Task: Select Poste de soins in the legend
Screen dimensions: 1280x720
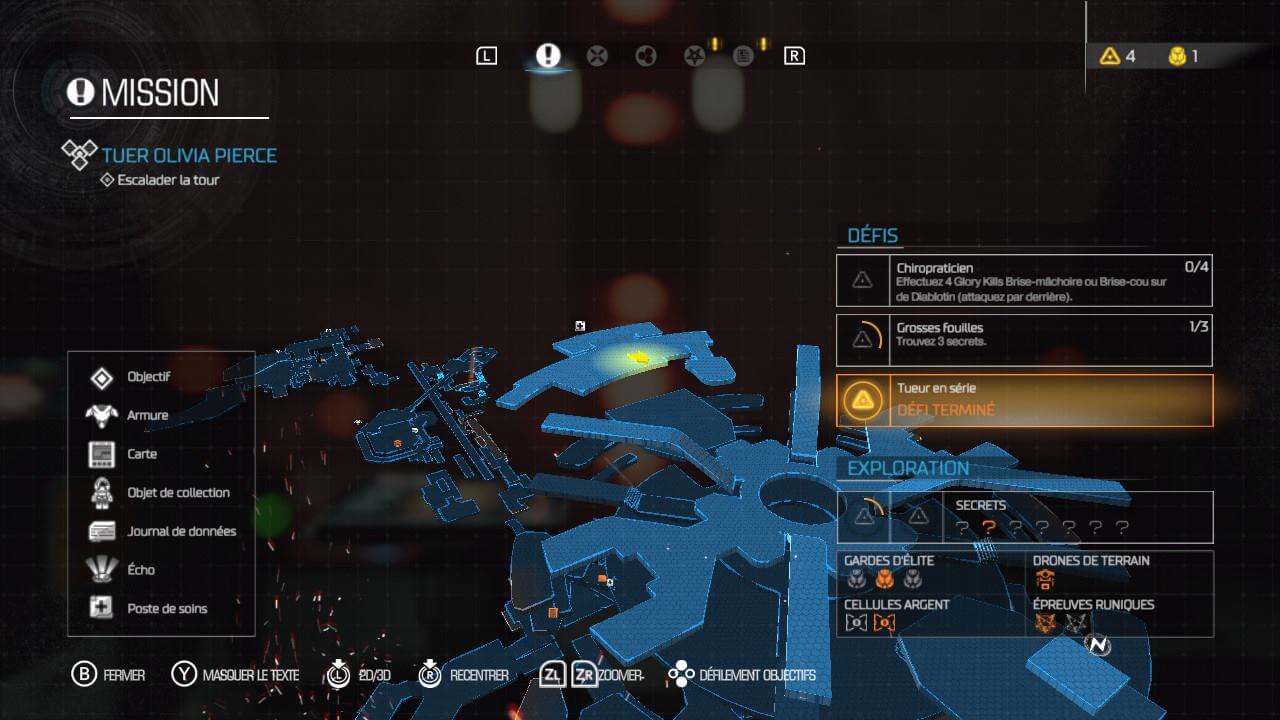Action: pyautogui.click(x=167, y=608)
